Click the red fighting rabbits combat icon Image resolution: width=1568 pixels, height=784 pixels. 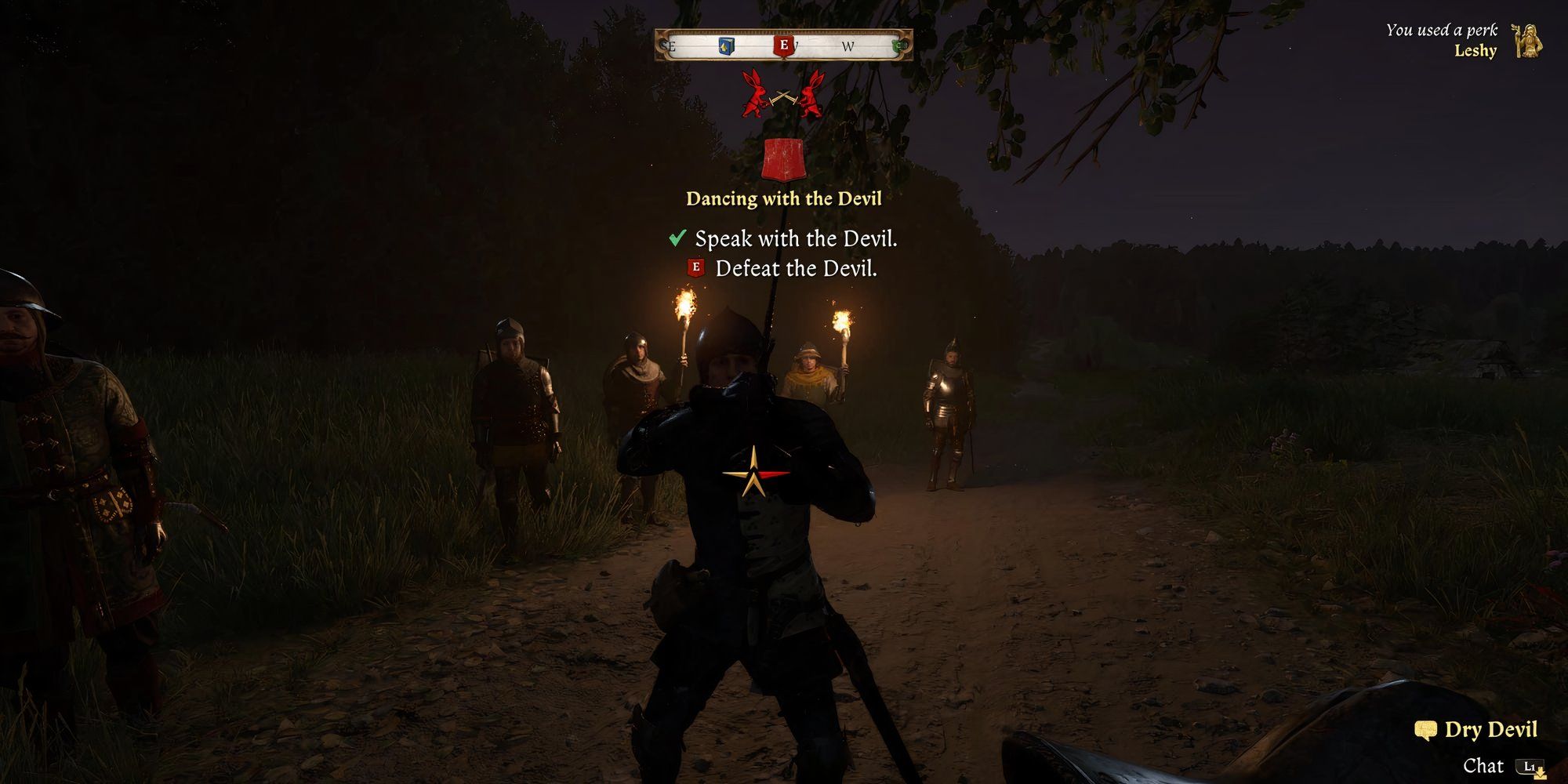(783, 95)
